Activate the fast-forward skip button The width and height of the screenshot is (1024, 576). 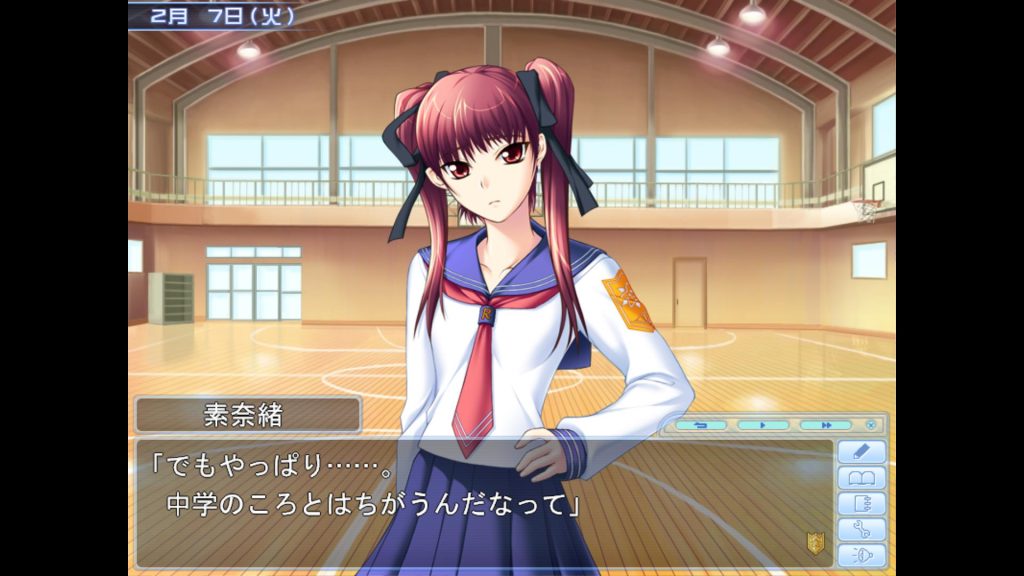tap(826, 425)
